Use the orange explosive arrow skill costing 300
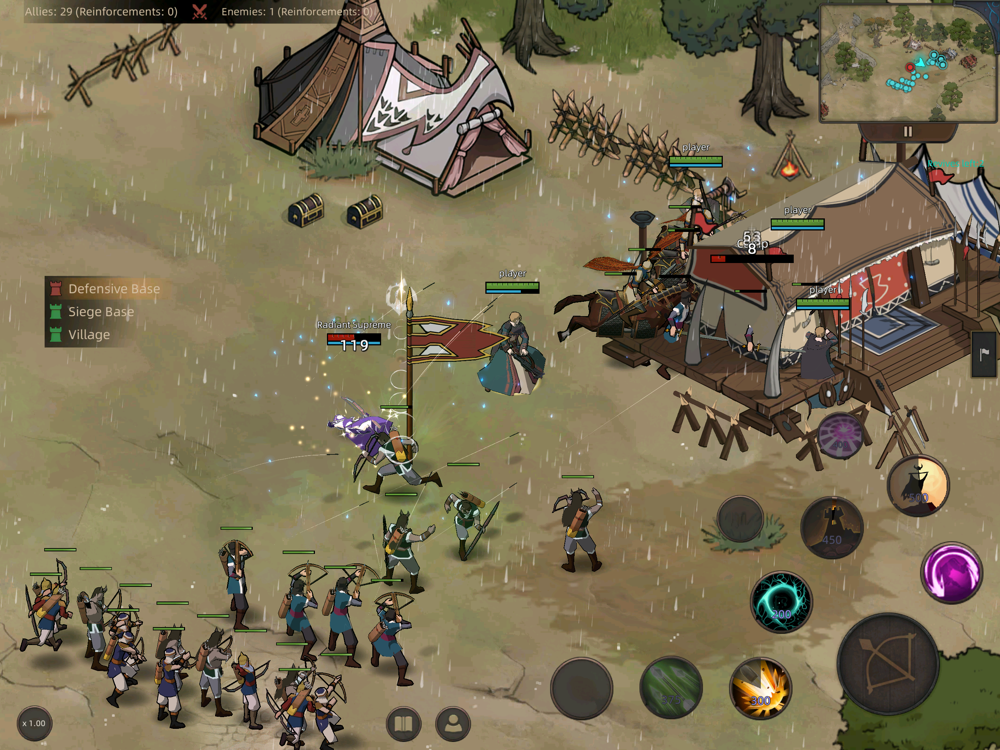This screenshot has height=750, width=1000. [x=761, y=688]
